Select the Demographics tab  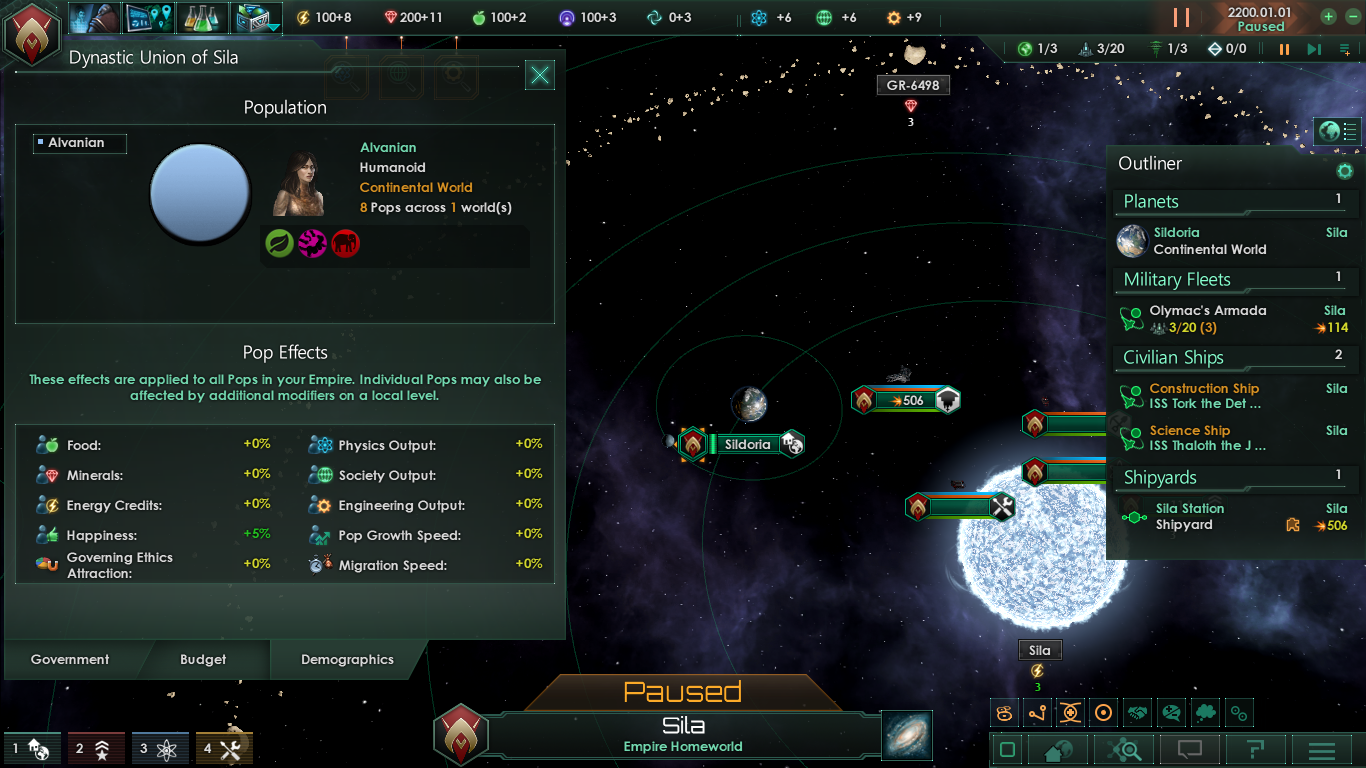pyautogui.click(x=347, y=660)
